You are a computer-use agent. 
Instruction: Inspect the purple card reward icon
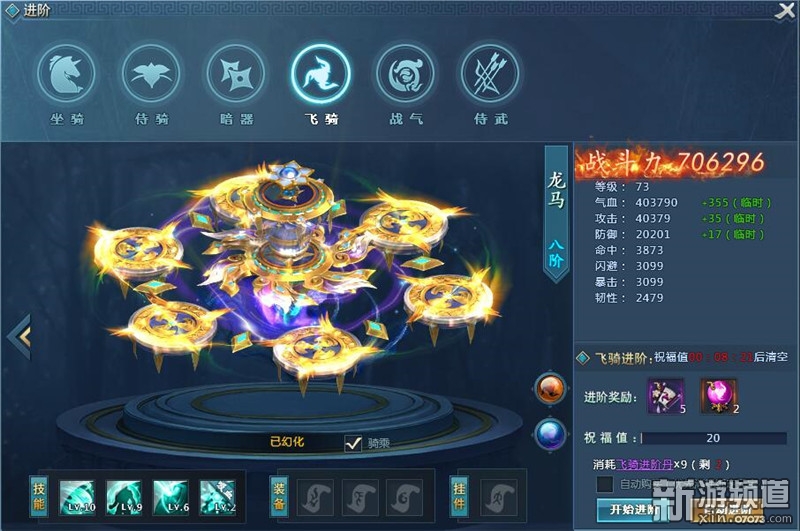coord(666,395)
